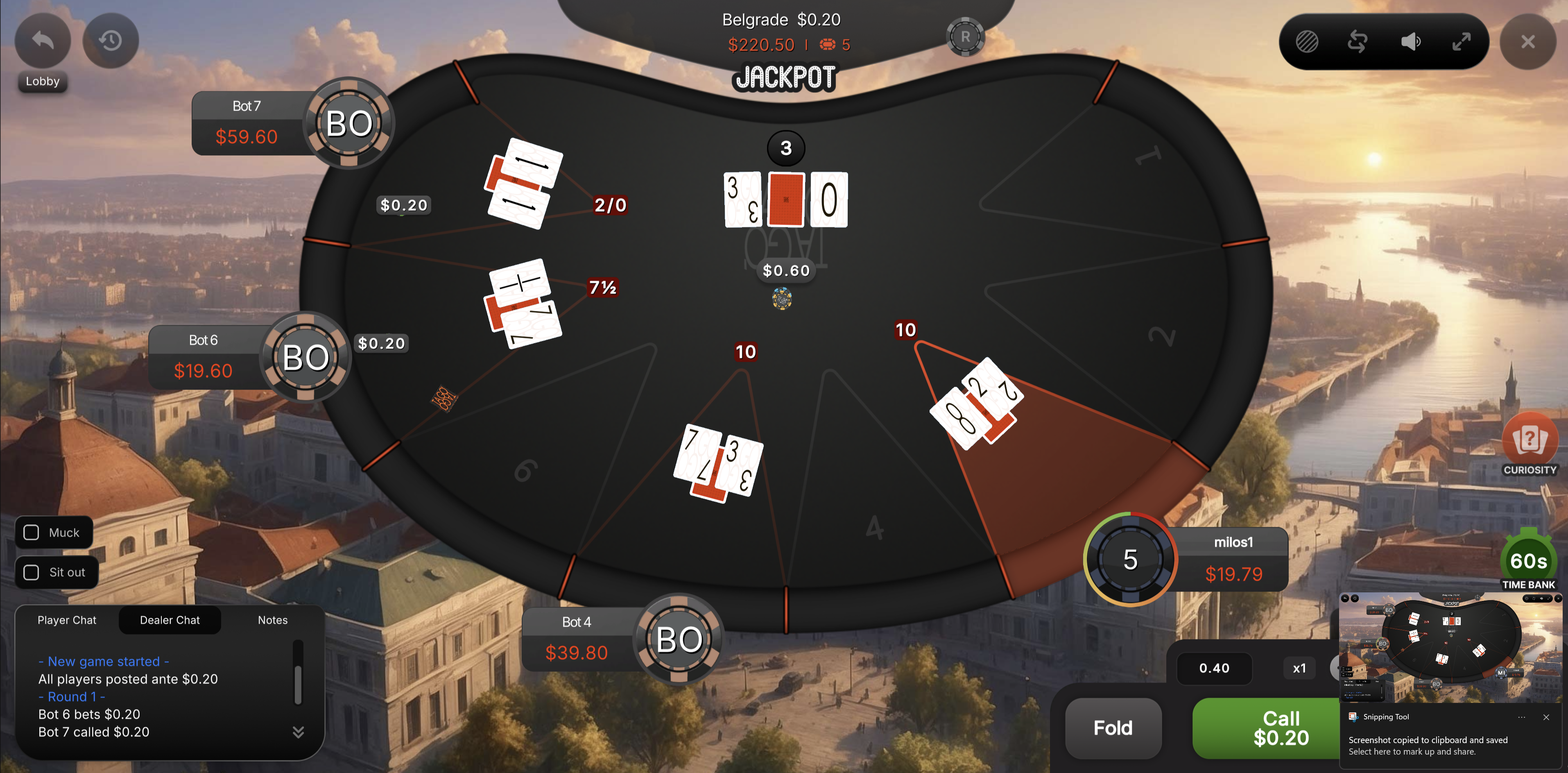Image resolution: width=1568 pixels, height=773 pixels.
Task: Select the Dealer Chat tab
Action: click(170, 620)
